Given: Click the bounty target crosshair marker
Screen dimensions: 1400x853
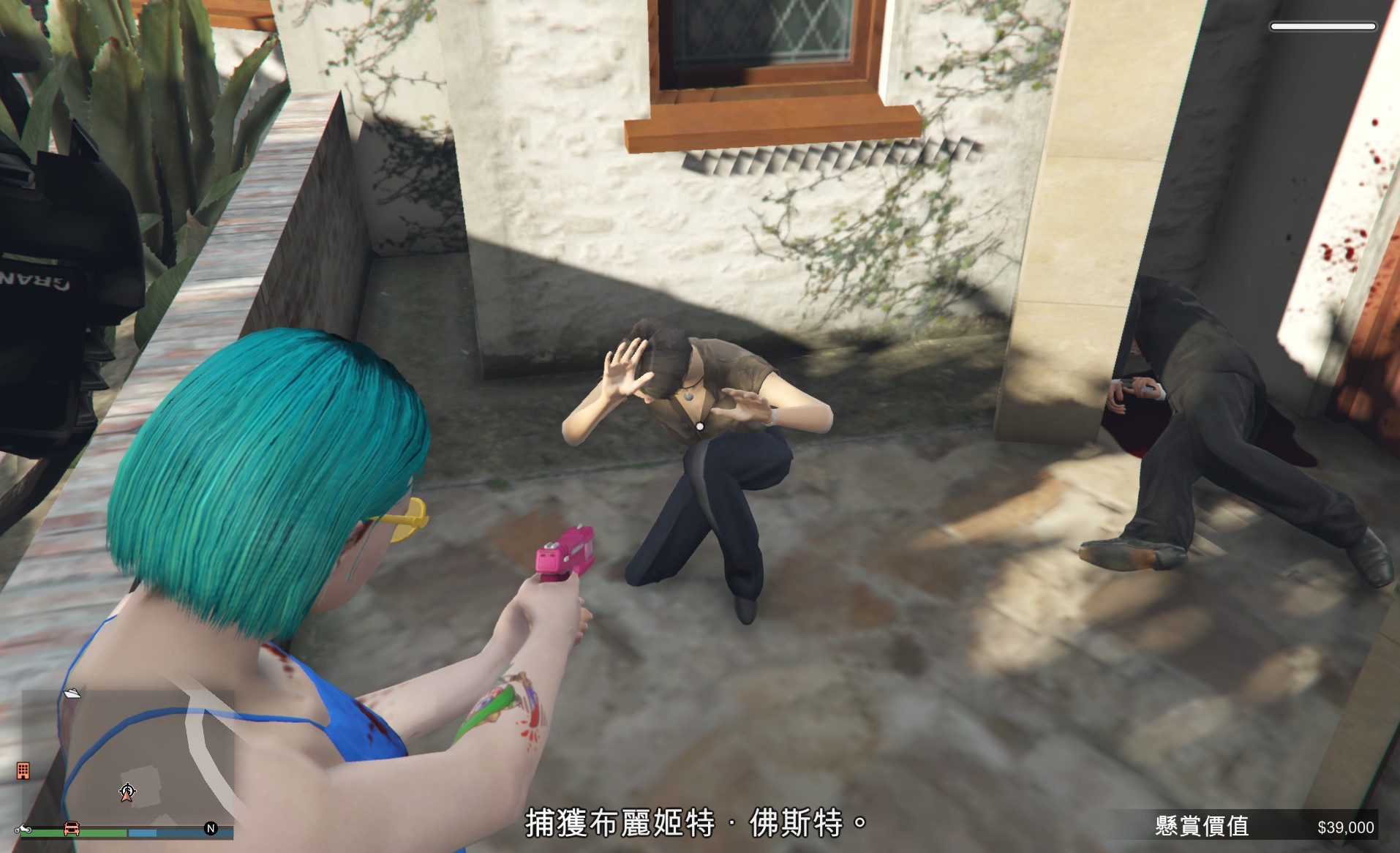Looking at the screenshot, I should (127, 791).
